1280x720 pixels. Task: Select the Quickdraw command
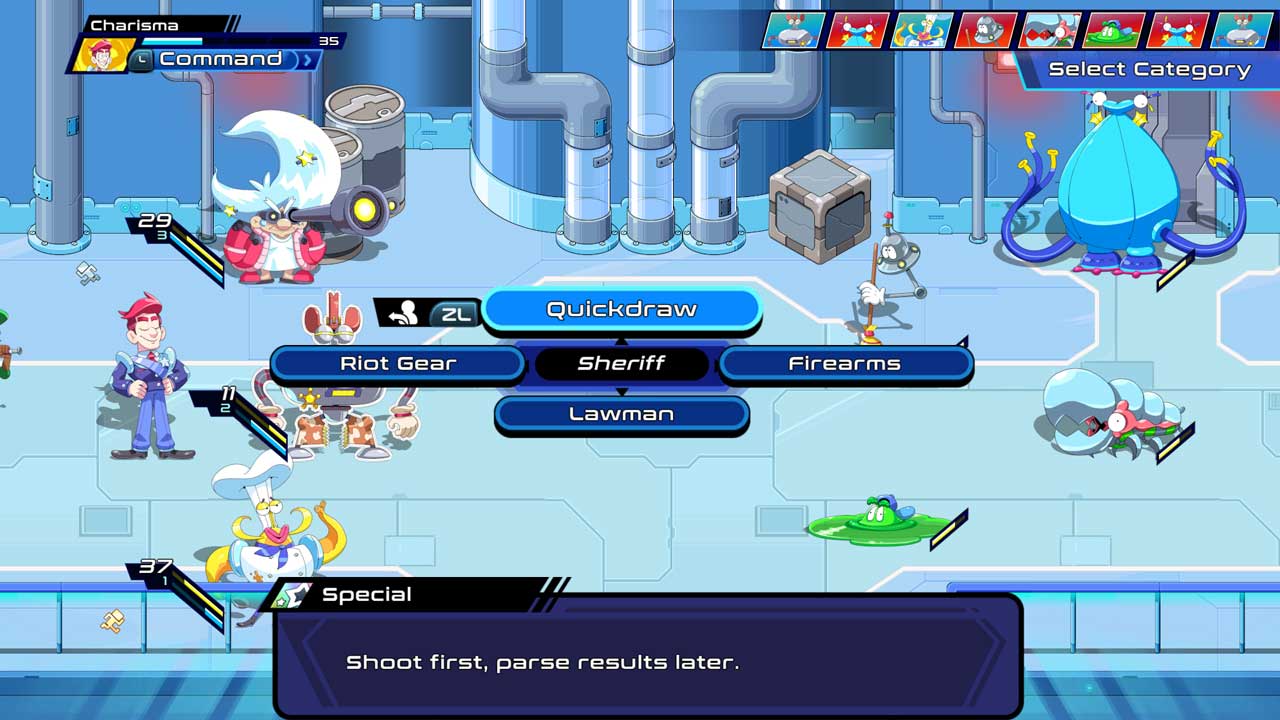coord(622,309)
